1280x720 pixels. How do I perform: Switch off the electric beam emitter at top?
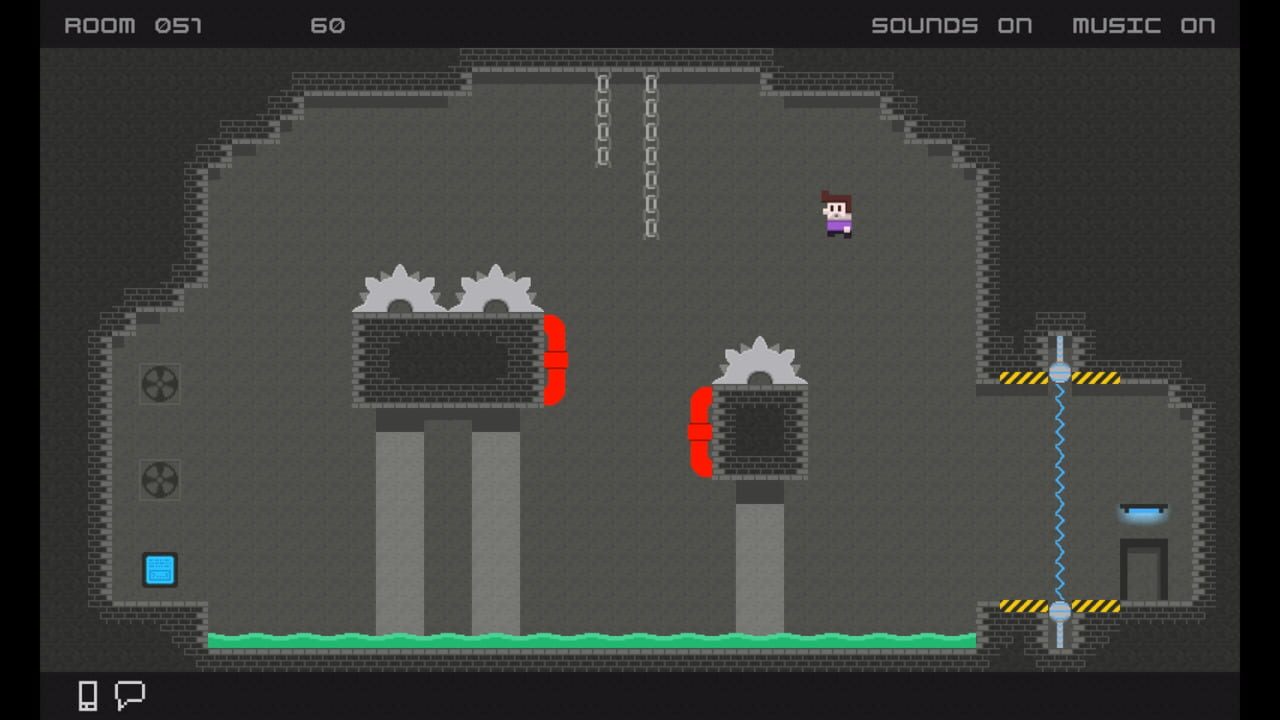coord(1059,374)
